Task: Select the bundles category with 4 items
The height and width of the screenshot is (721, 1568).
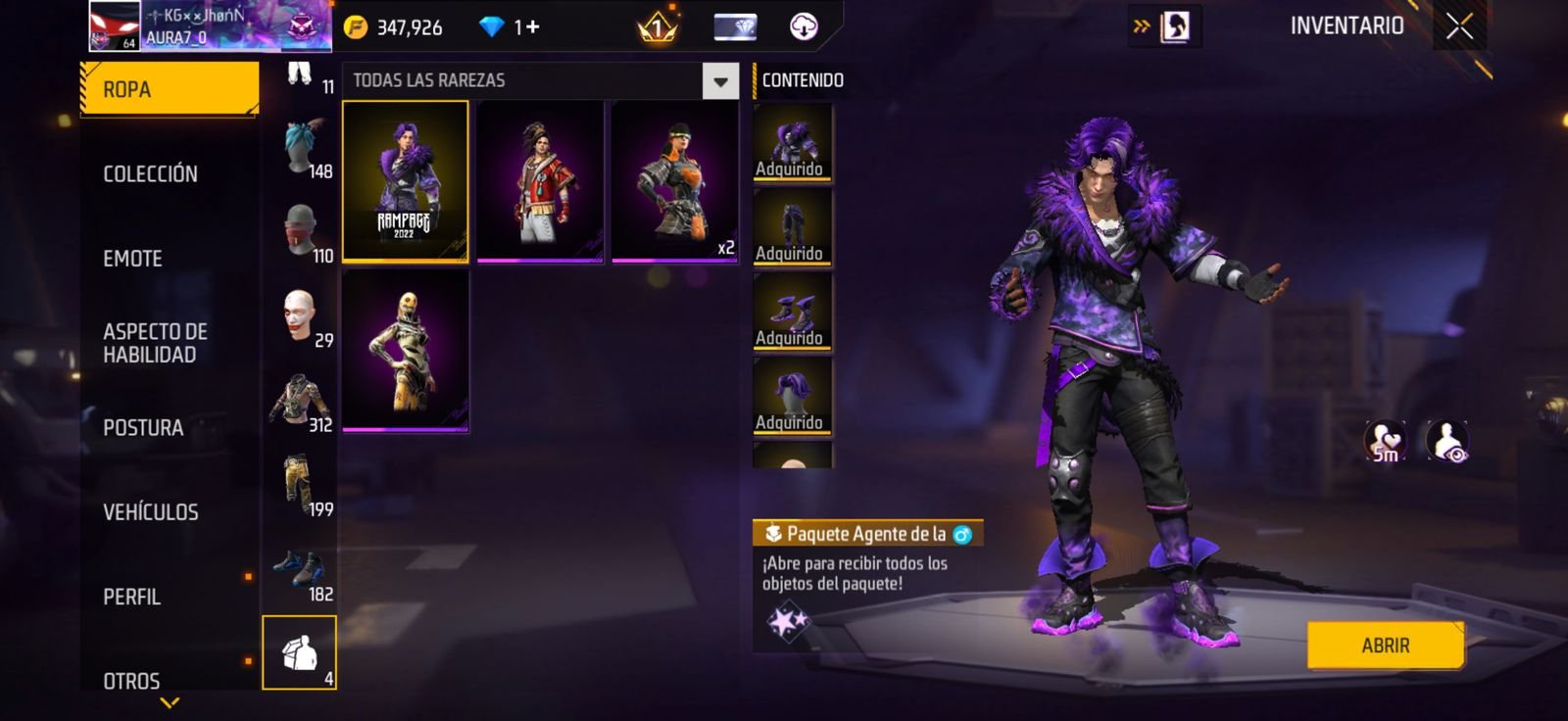Action: point(300,652)
